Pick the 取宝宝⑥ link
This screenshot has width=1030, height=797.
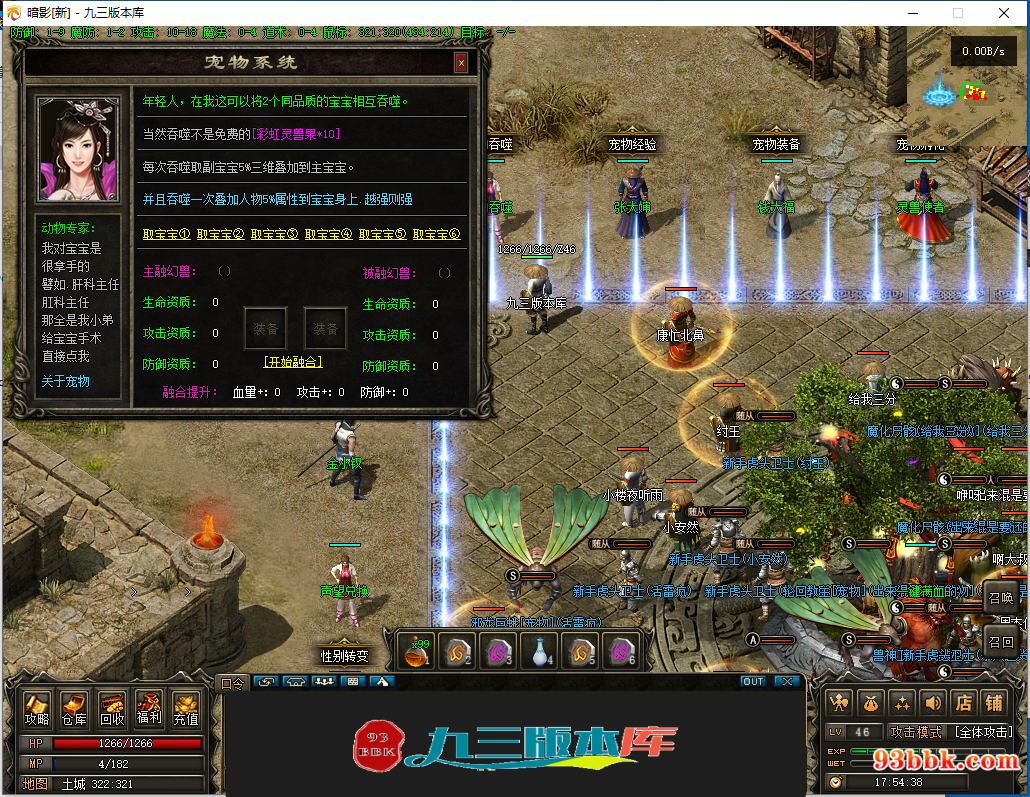pos(436,234)
